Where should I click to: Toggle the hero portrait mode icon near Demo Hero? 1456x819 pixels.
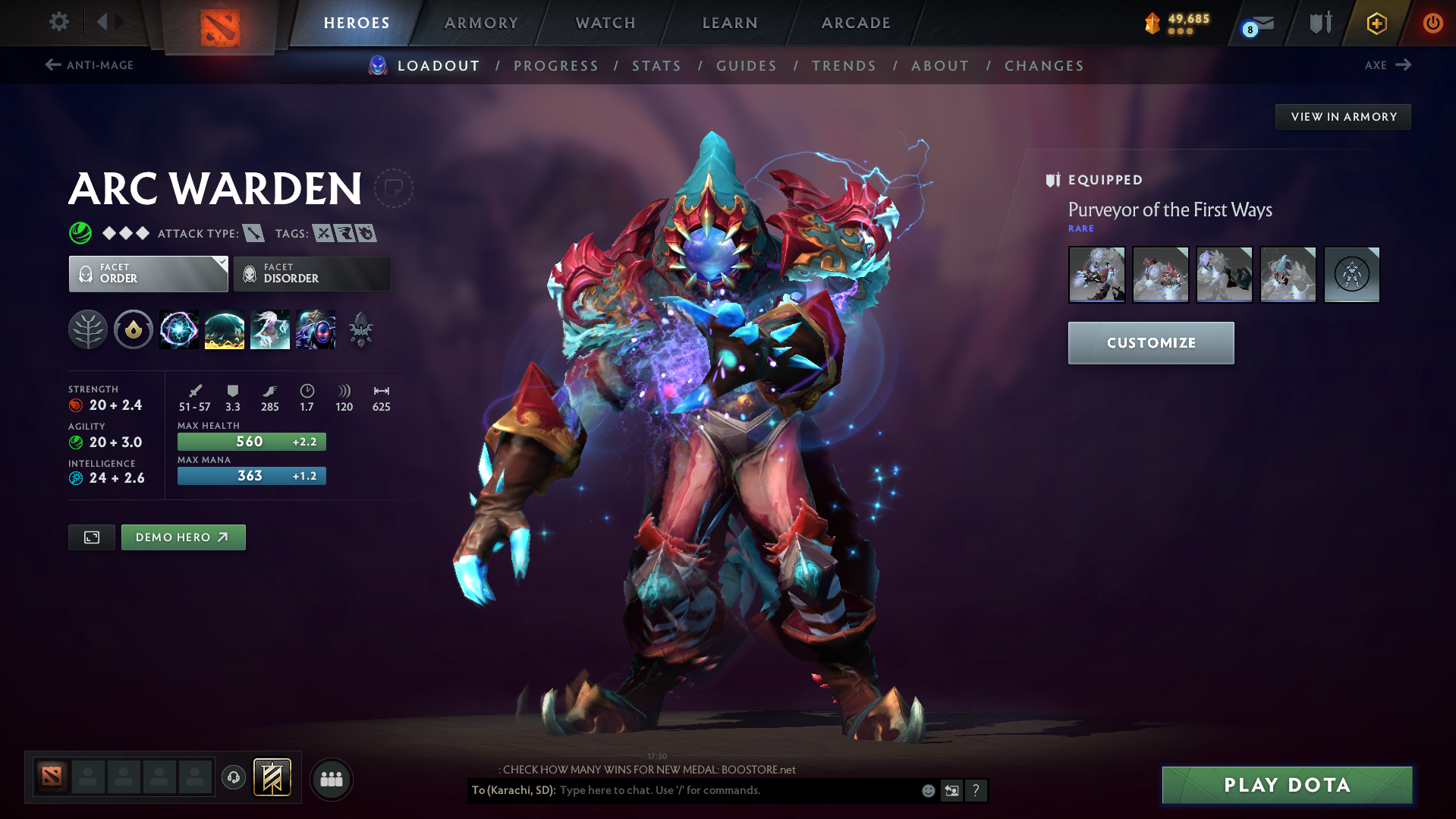coord(91,537)
